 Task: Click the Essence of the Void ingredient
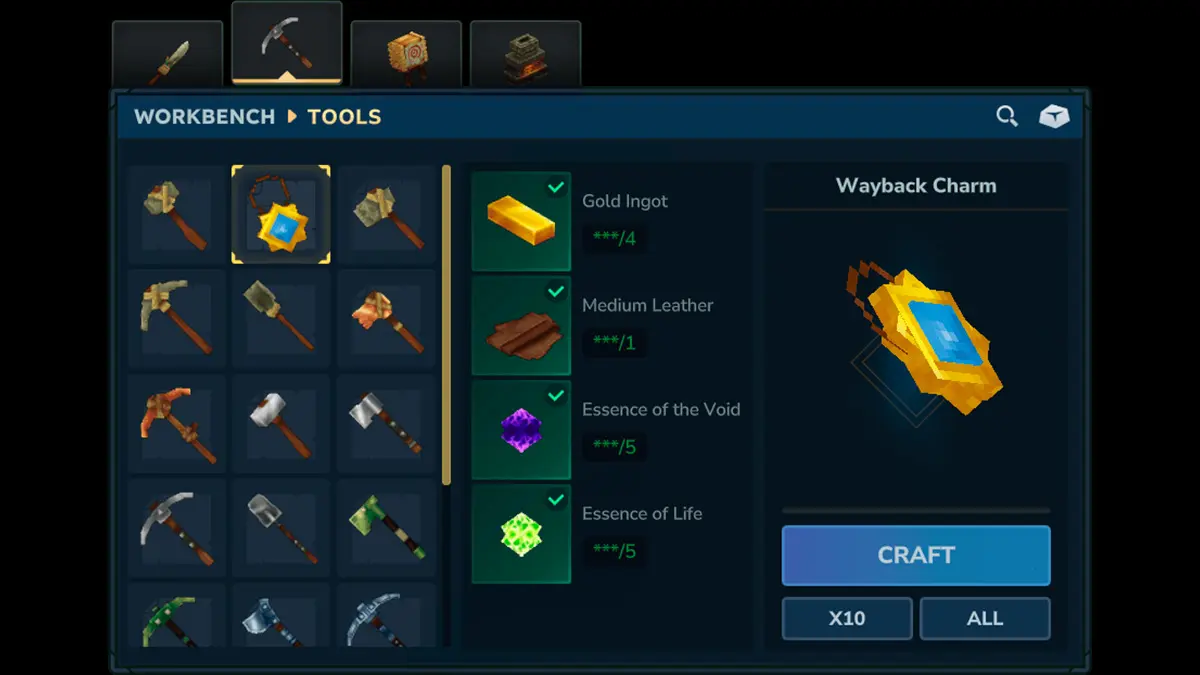[x=521, y=429]
